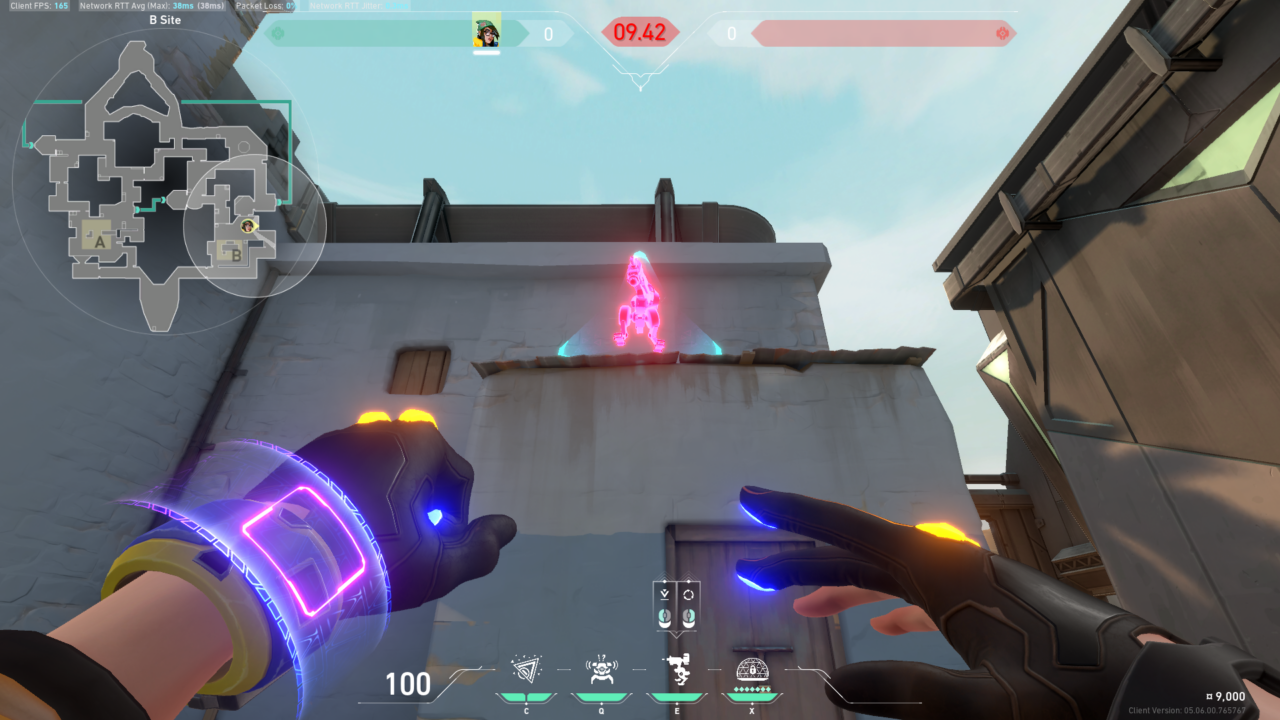
Task: Select the Turret ability icon above E
Action: tap(677, 667)
